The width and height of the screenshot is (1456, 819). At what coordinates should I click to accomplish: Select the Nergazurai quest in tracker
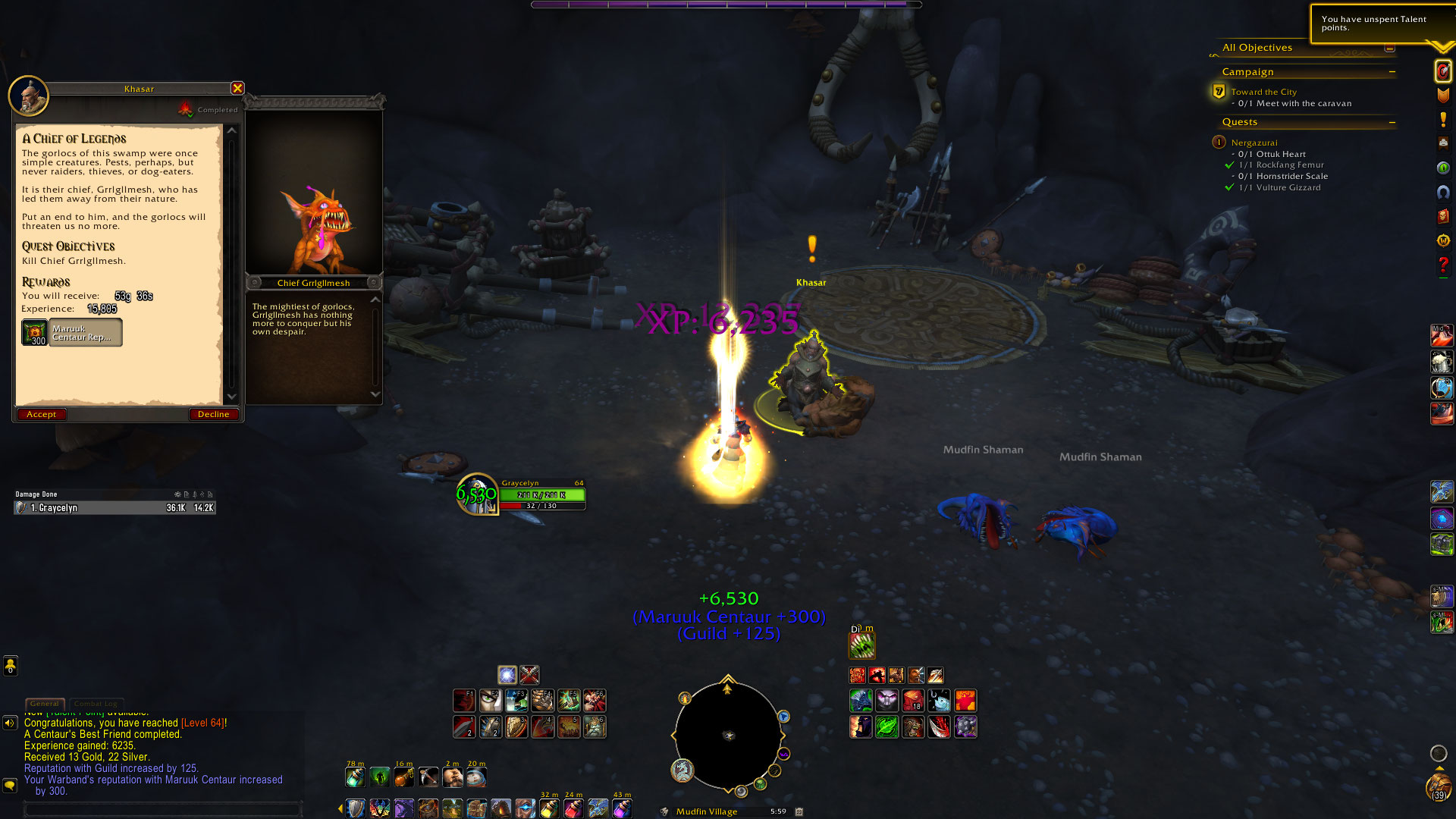(x=1254, y=143)
